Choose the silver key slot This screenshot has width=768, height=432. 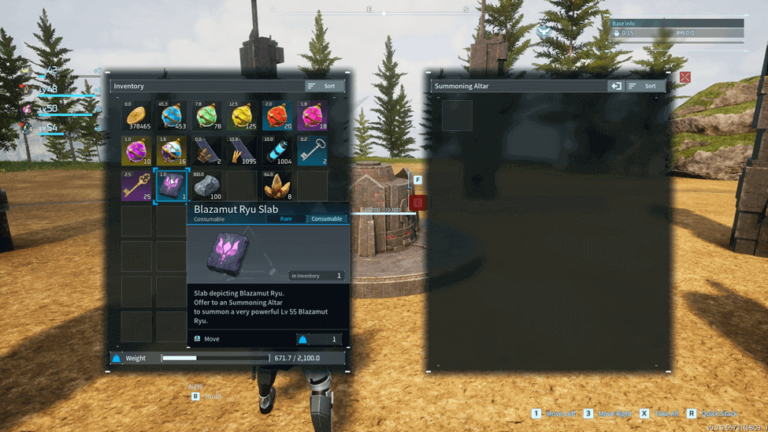(x=310, y=151)
